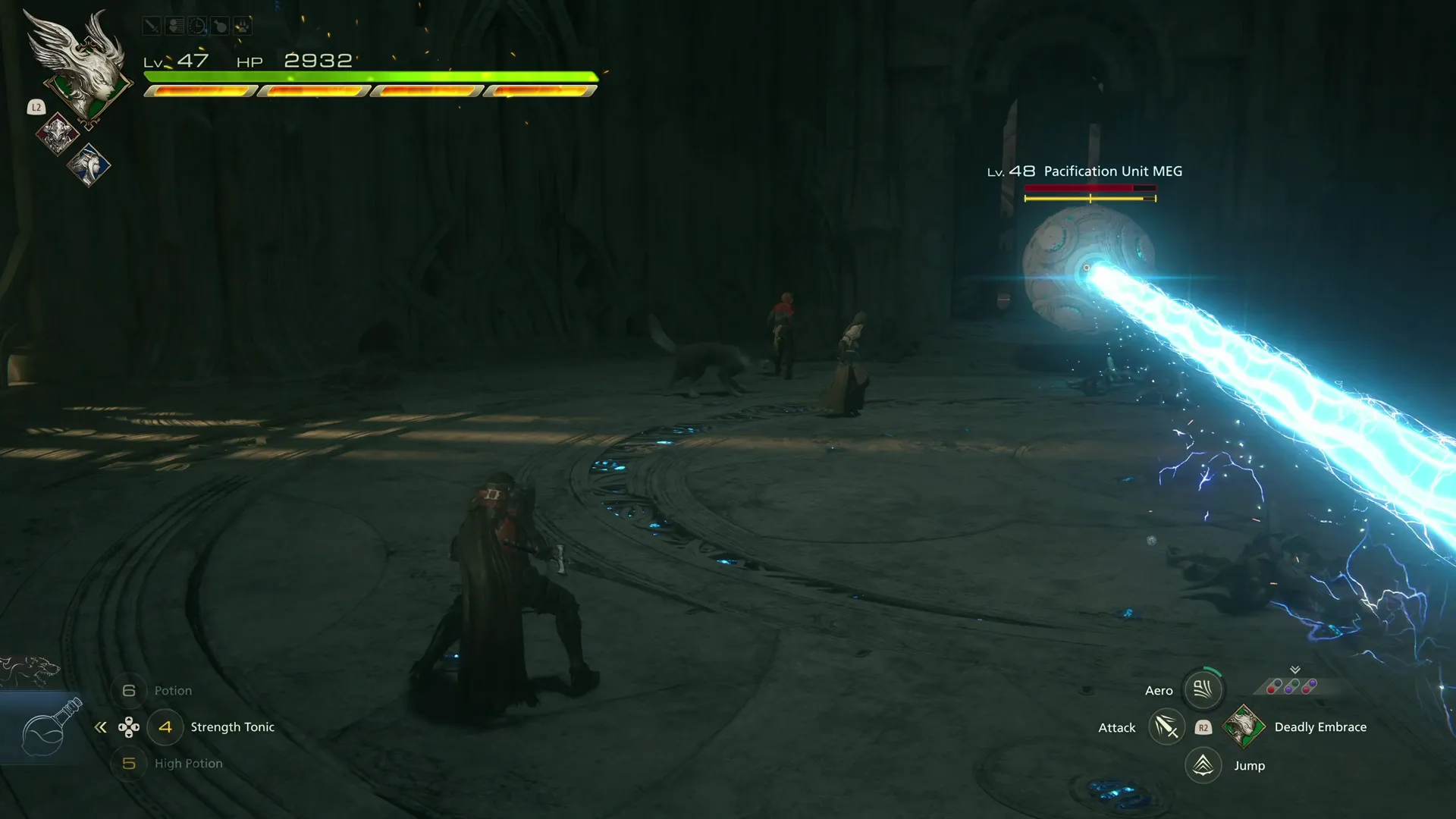Select the clock timer status icon

(x=196, y=25)
